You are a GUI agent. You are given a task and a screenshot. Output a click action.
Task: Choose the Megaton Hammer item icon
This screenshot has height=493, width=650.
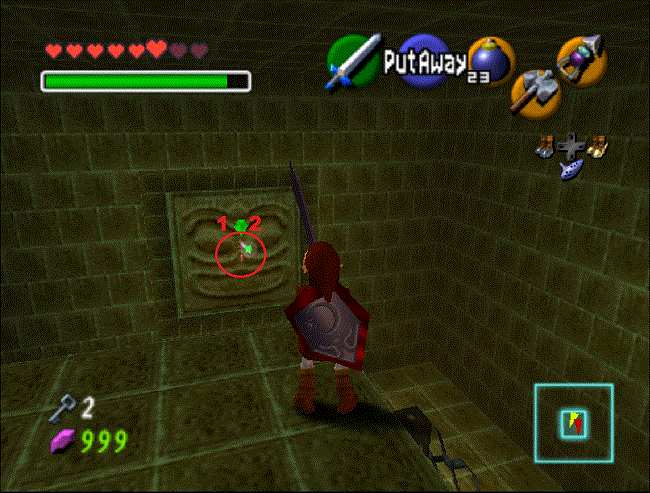click(533, 90)
